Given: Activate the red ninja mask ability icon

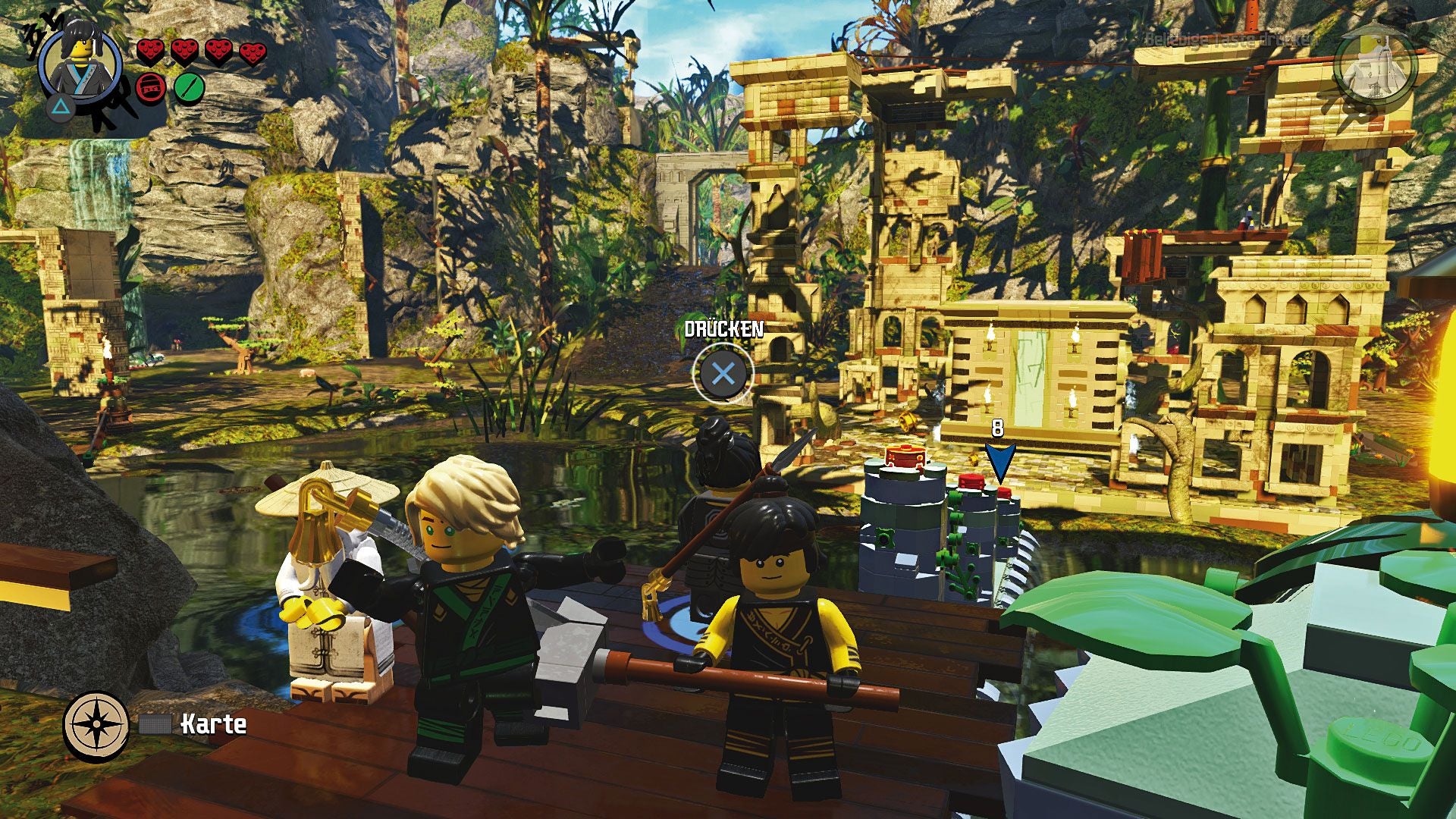Looking at the screenshot, I should click(x=151, y=89).
